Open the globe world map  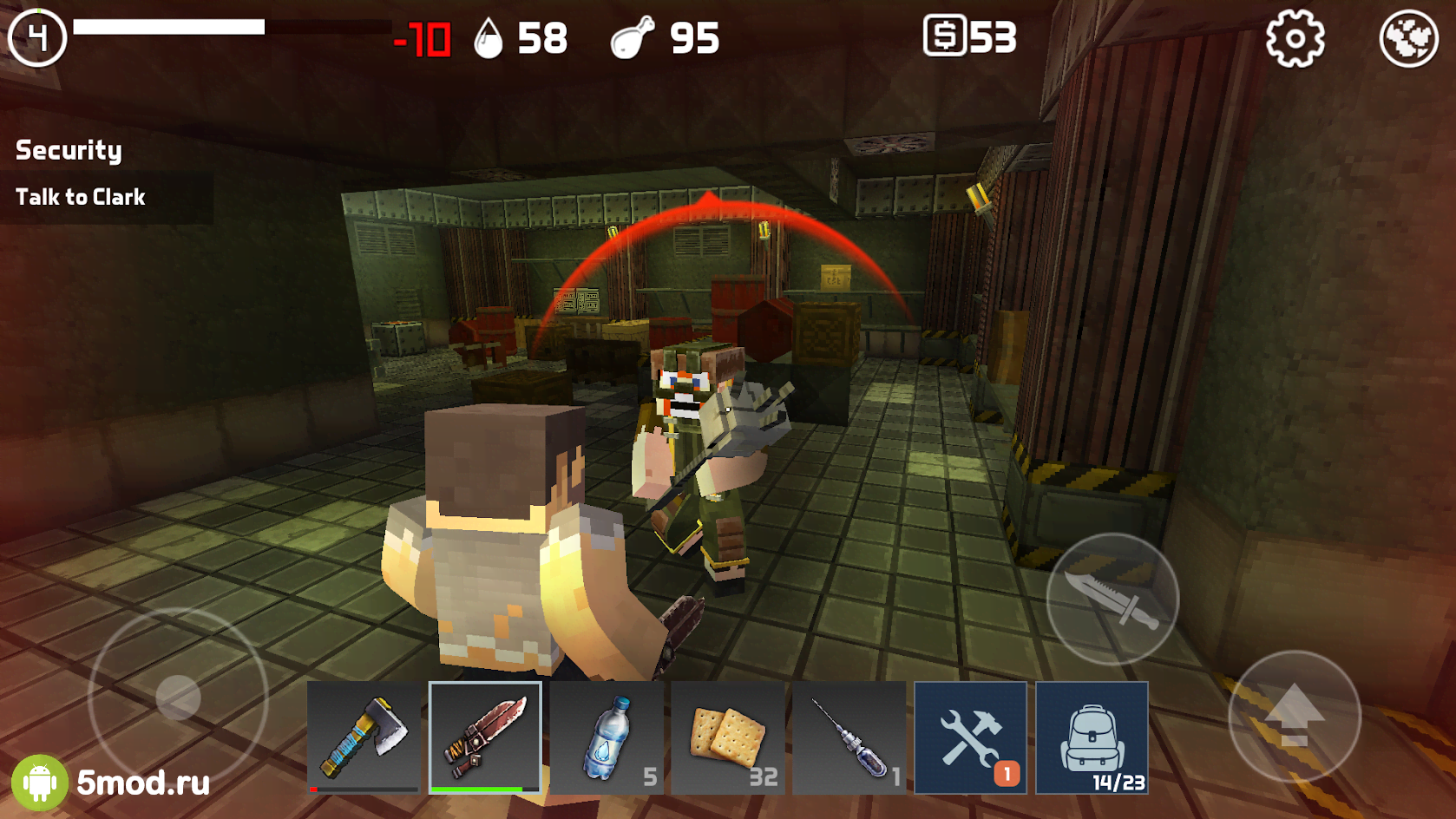(1408, 39)
